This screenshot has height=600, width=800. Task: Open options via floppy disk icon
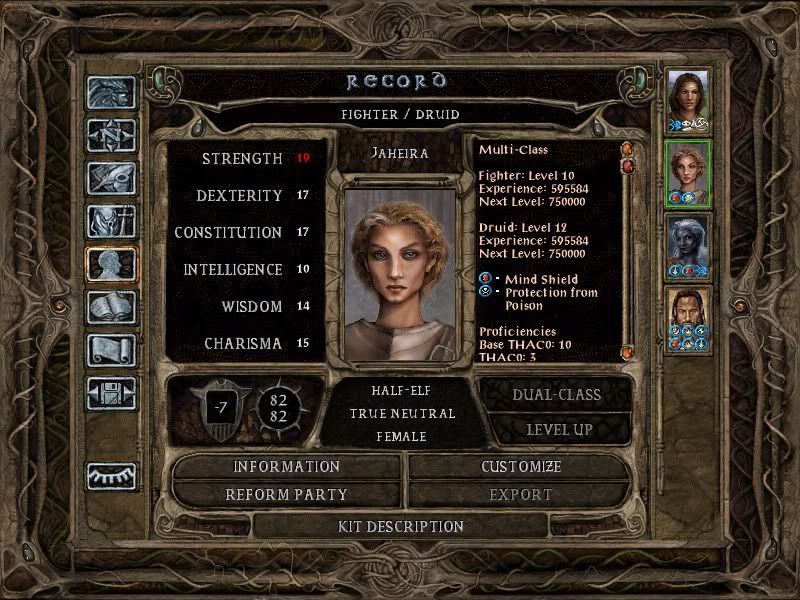(x=111, y=393)
